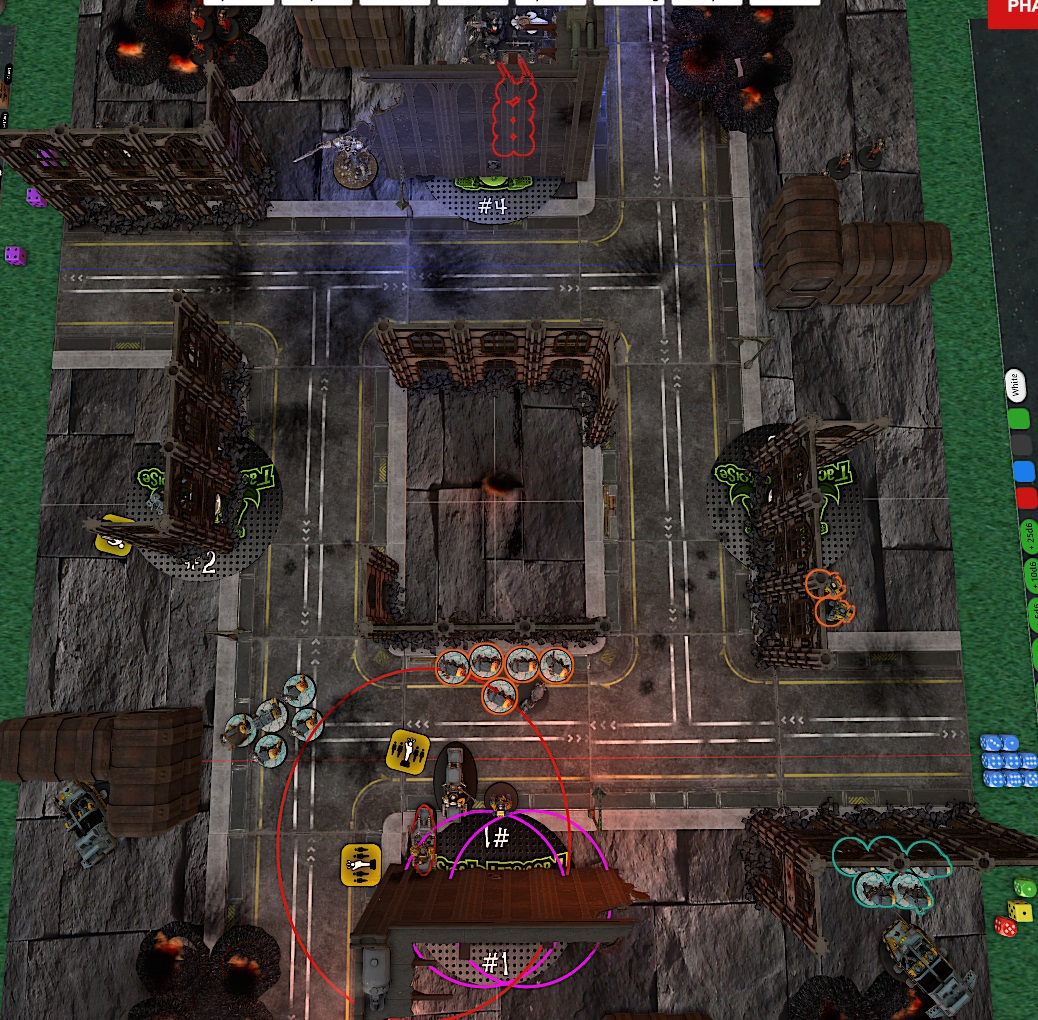Choose the blue dice color swatch

click(x=1023, y=472)
